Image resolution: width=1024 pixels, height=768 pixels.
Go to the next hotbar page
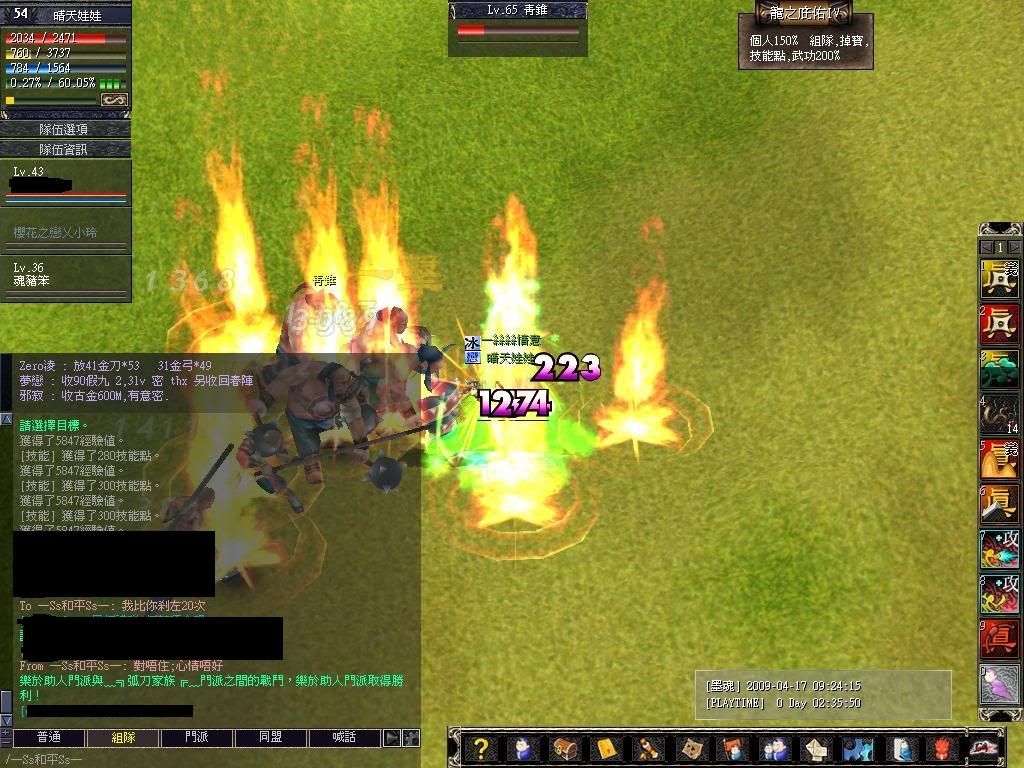1014,247
